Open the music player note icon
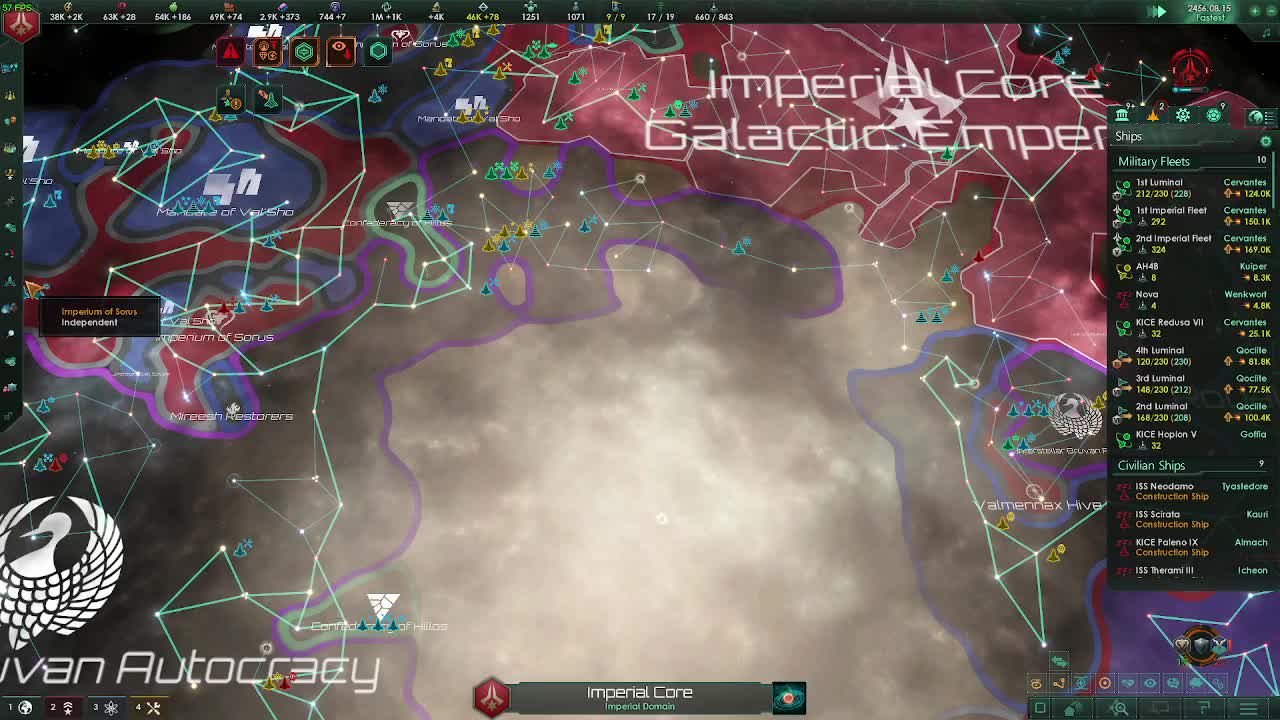Image resolution: width=1280 pixels, height=720 pixels. (x=1266, y=32)
